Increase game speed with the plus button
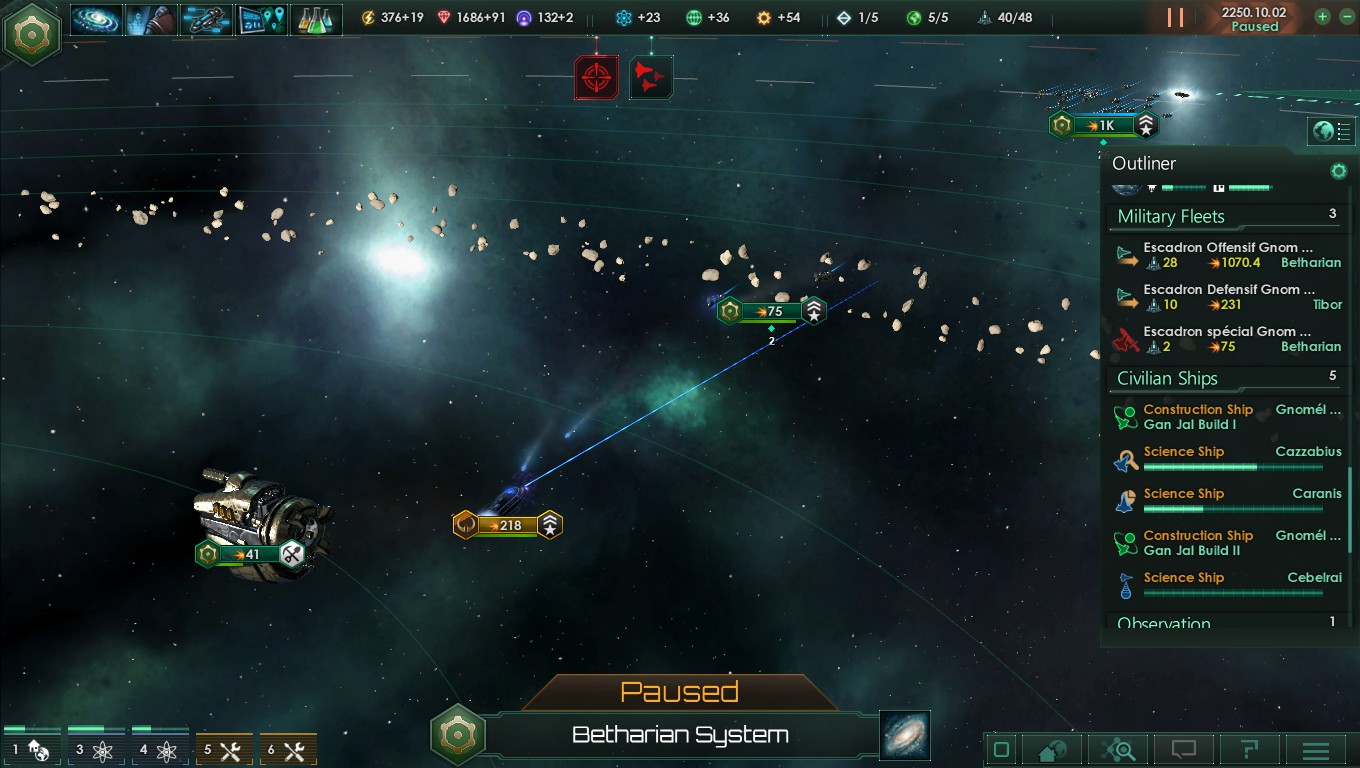 pos(1322,17)
